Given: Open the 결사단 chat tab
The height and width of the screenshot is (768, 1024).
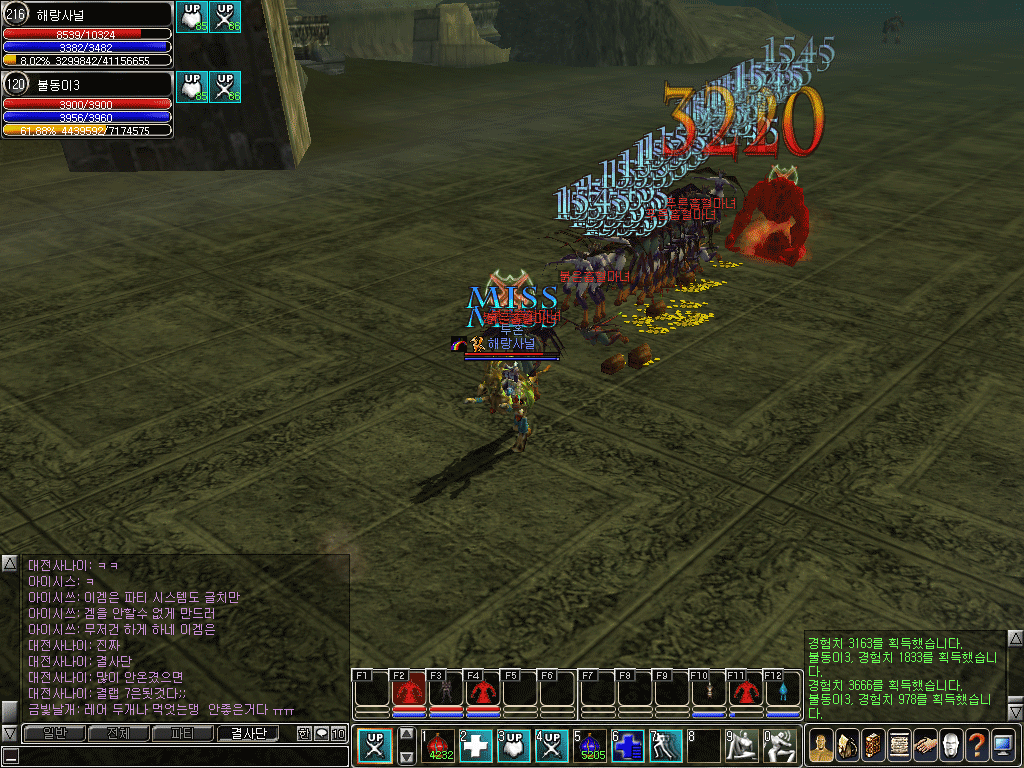Looking at the screenshot, I should pyautogui.click(x=249, y=734).
